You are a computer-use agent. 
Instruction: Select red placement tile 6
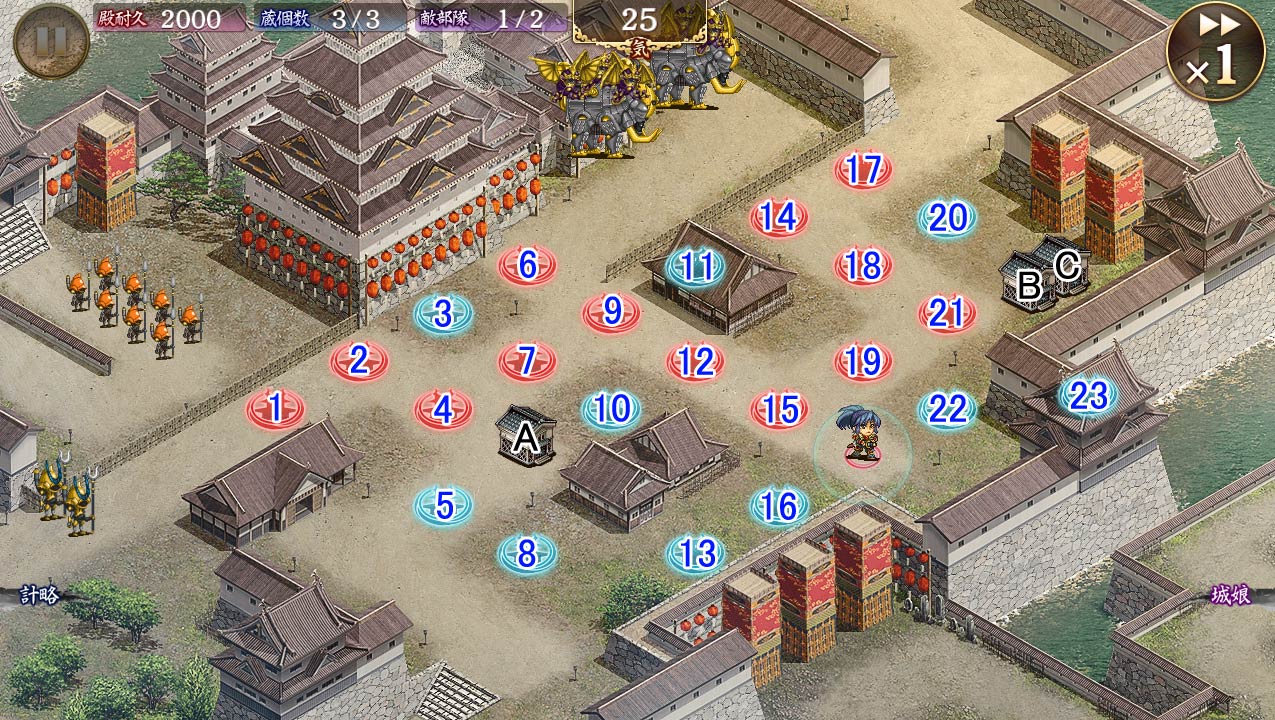[x=528, y=266]
